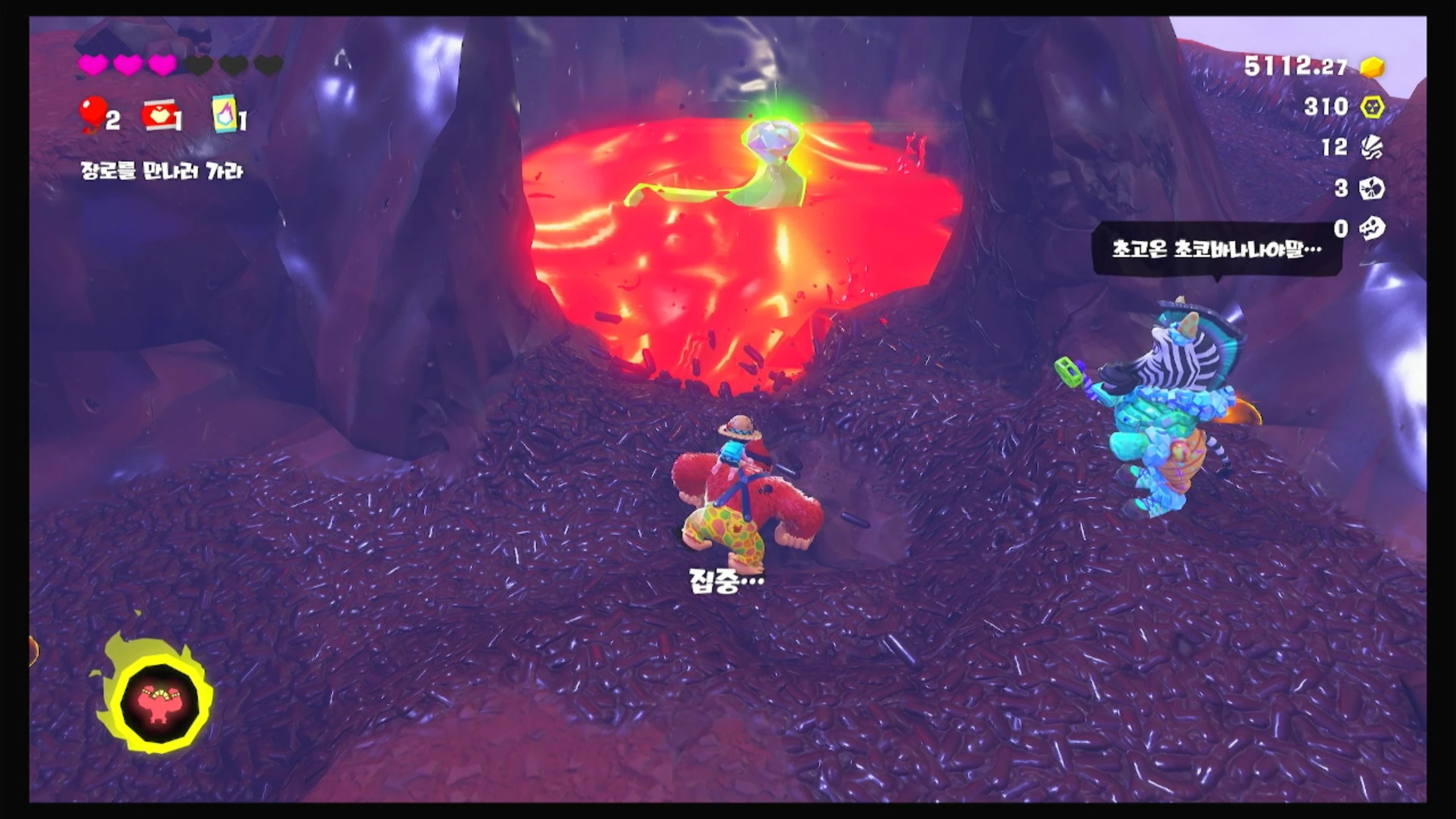The image size is (1456, 819).
Task: Click the skull fossil icon showing 0
Action: [1371, 229]
